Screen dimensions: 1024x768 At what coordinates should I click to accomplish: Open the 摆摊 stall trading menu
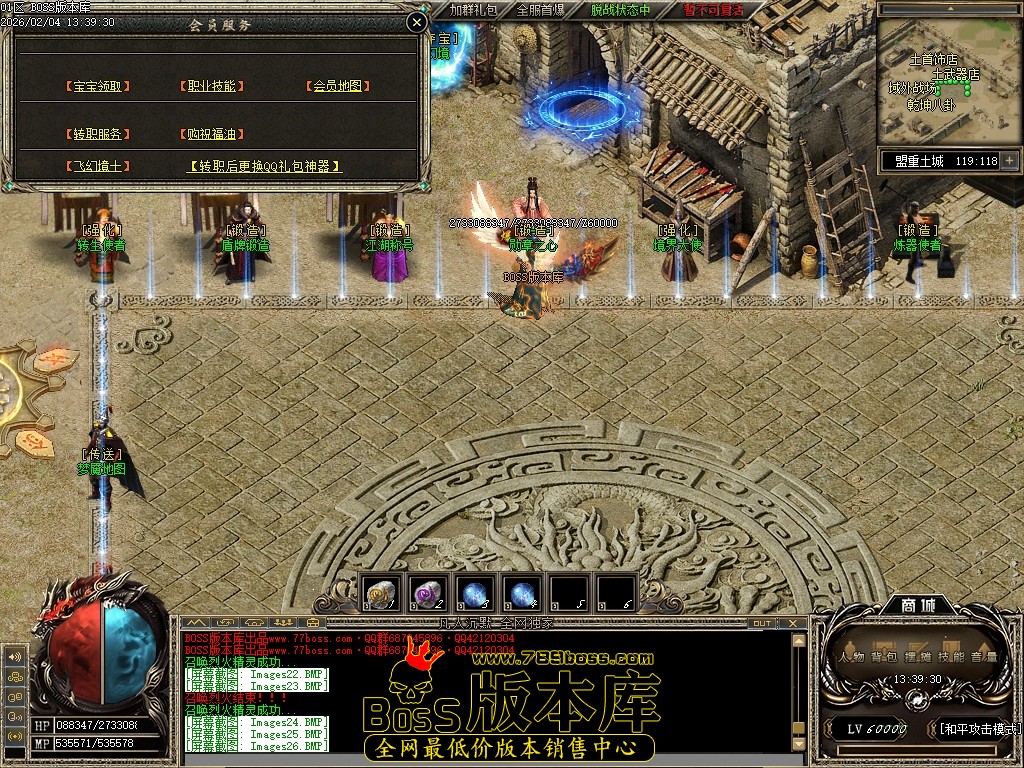click(917, 657)
